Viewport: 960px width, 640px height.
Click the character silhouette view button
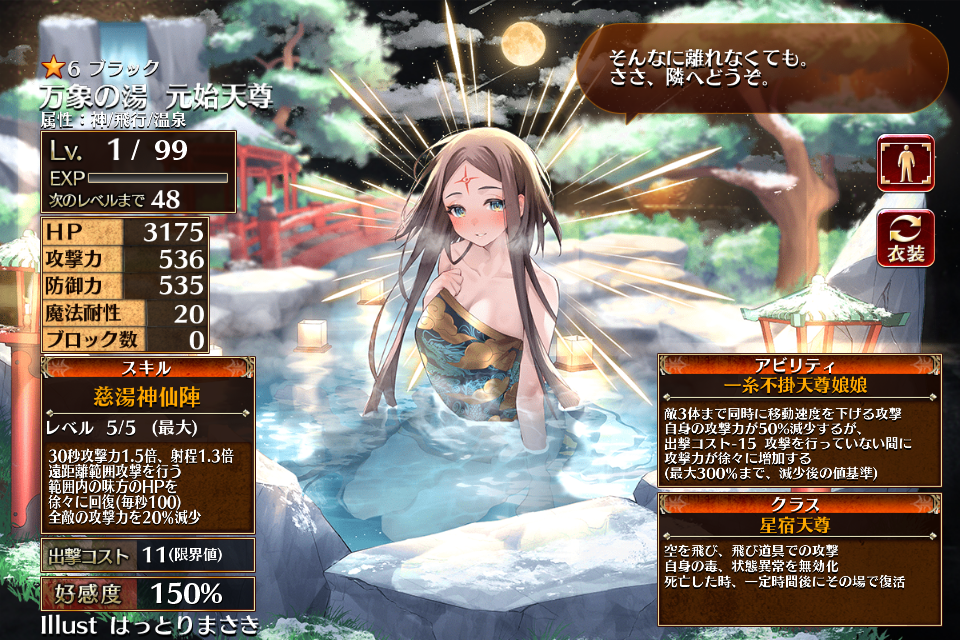[x=905, y=163]
